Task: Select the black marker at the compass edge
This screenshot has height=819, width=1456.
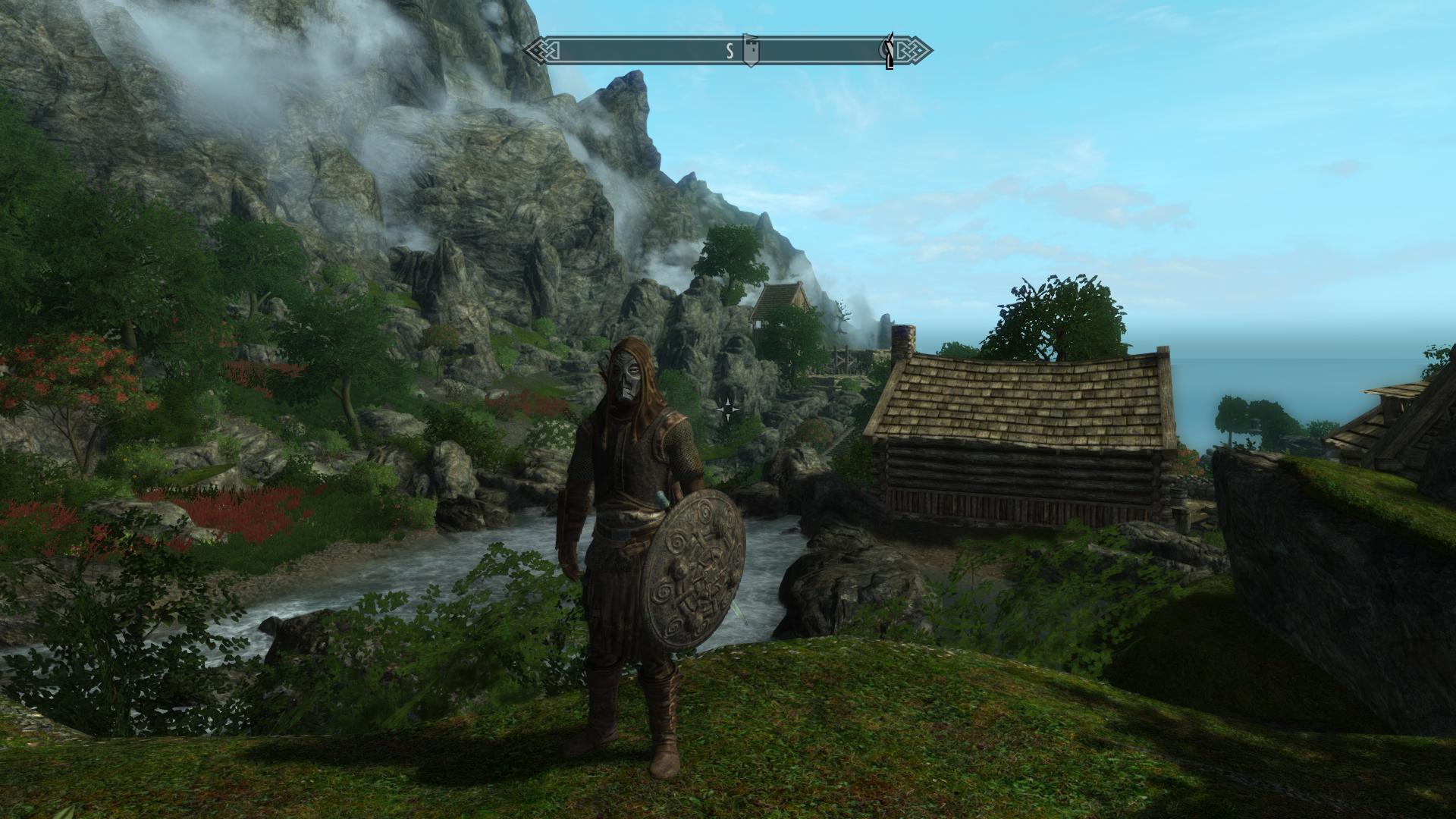Action: click(x=889, y=52)
